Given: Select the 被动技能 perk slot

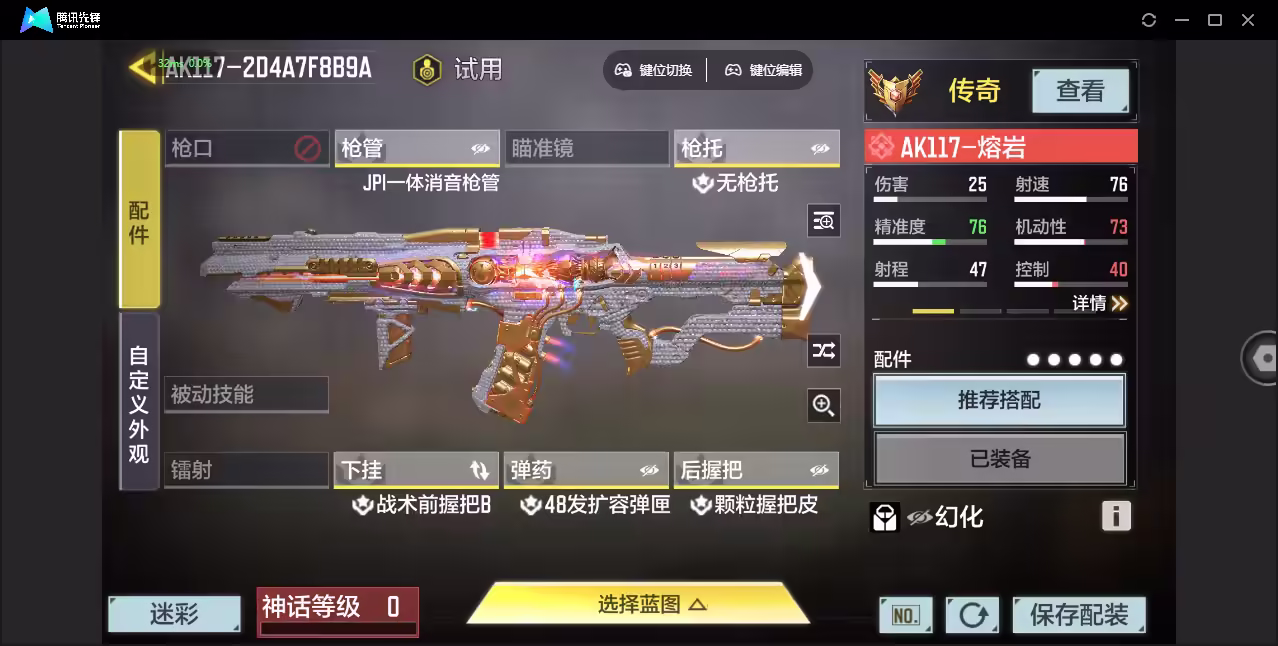Looking at the screenshot, I should point(246,395).
